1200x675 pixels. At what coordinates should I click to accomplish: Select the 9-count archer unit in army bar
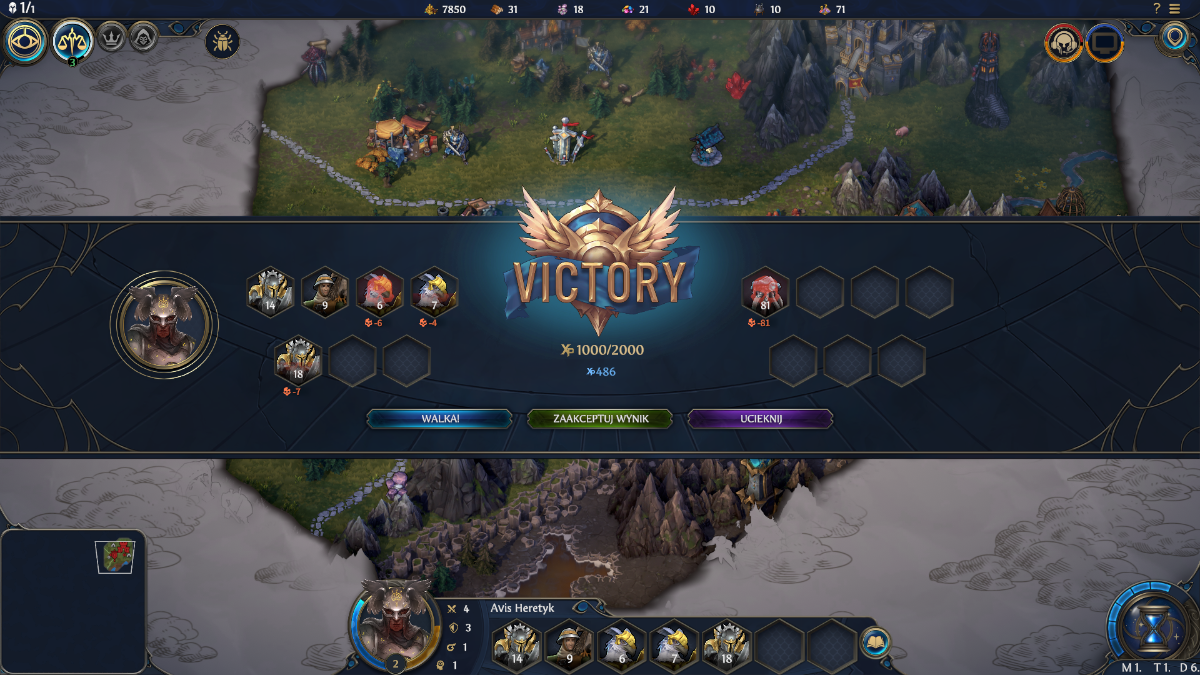pos(568,645)
